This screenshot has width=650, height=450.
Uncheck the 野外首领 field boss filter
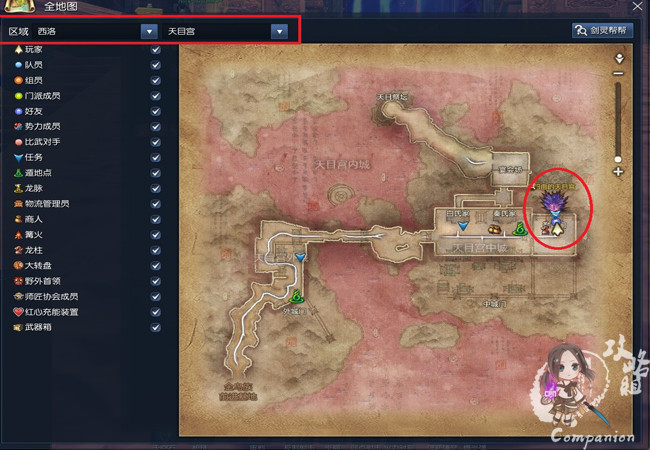tap(155, 281)
